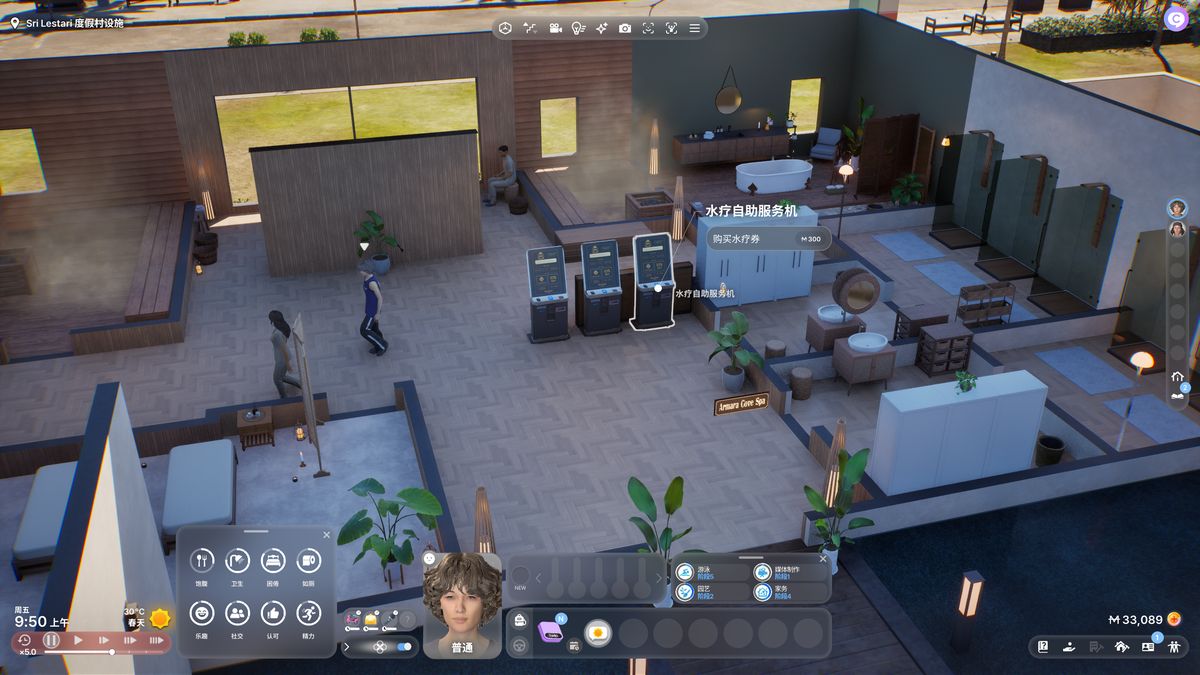
Task: Open the purple C profile button
Action: [x=1175, y=17]
